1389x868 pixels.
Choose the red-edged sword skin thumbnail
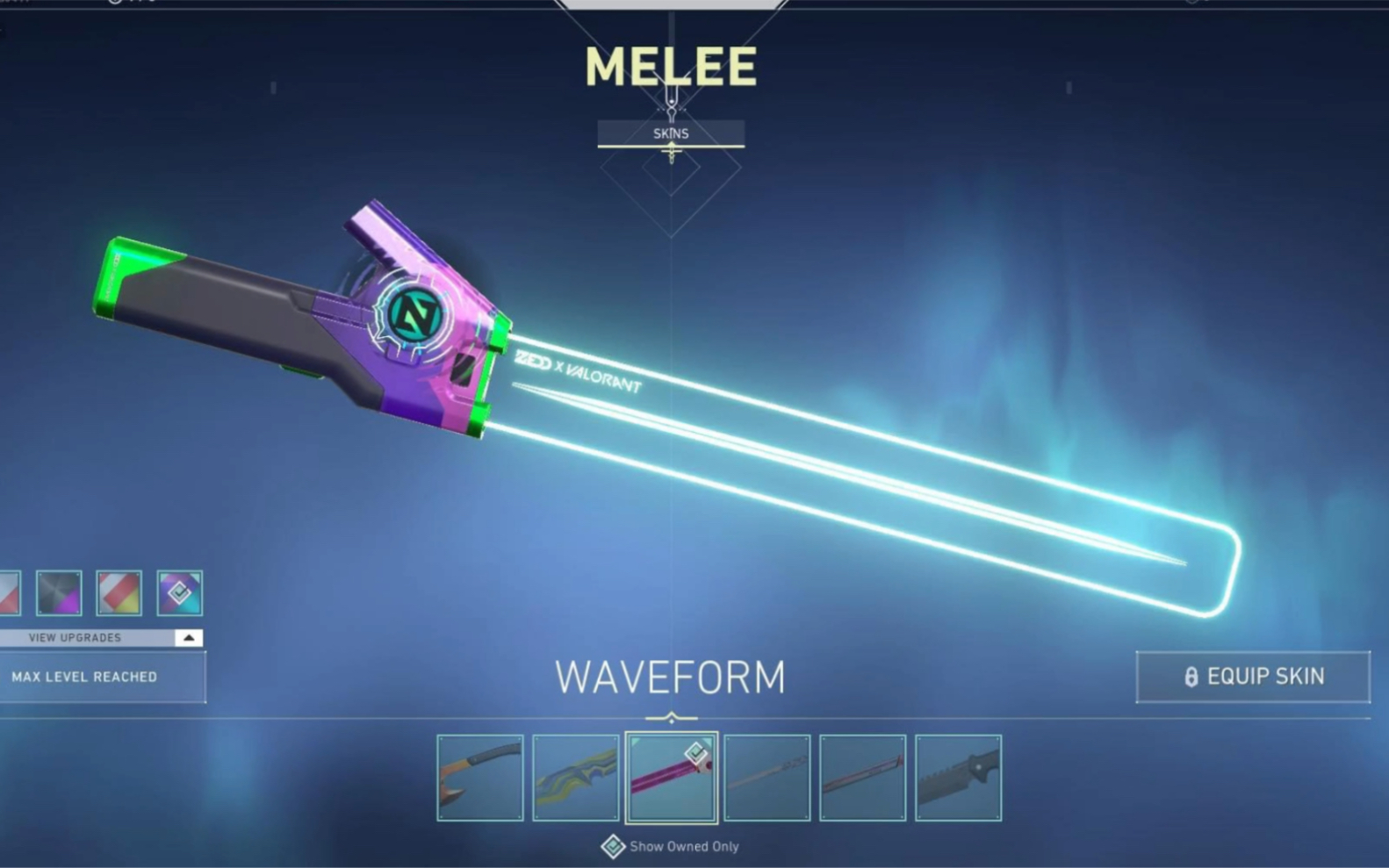pos(863,778)
